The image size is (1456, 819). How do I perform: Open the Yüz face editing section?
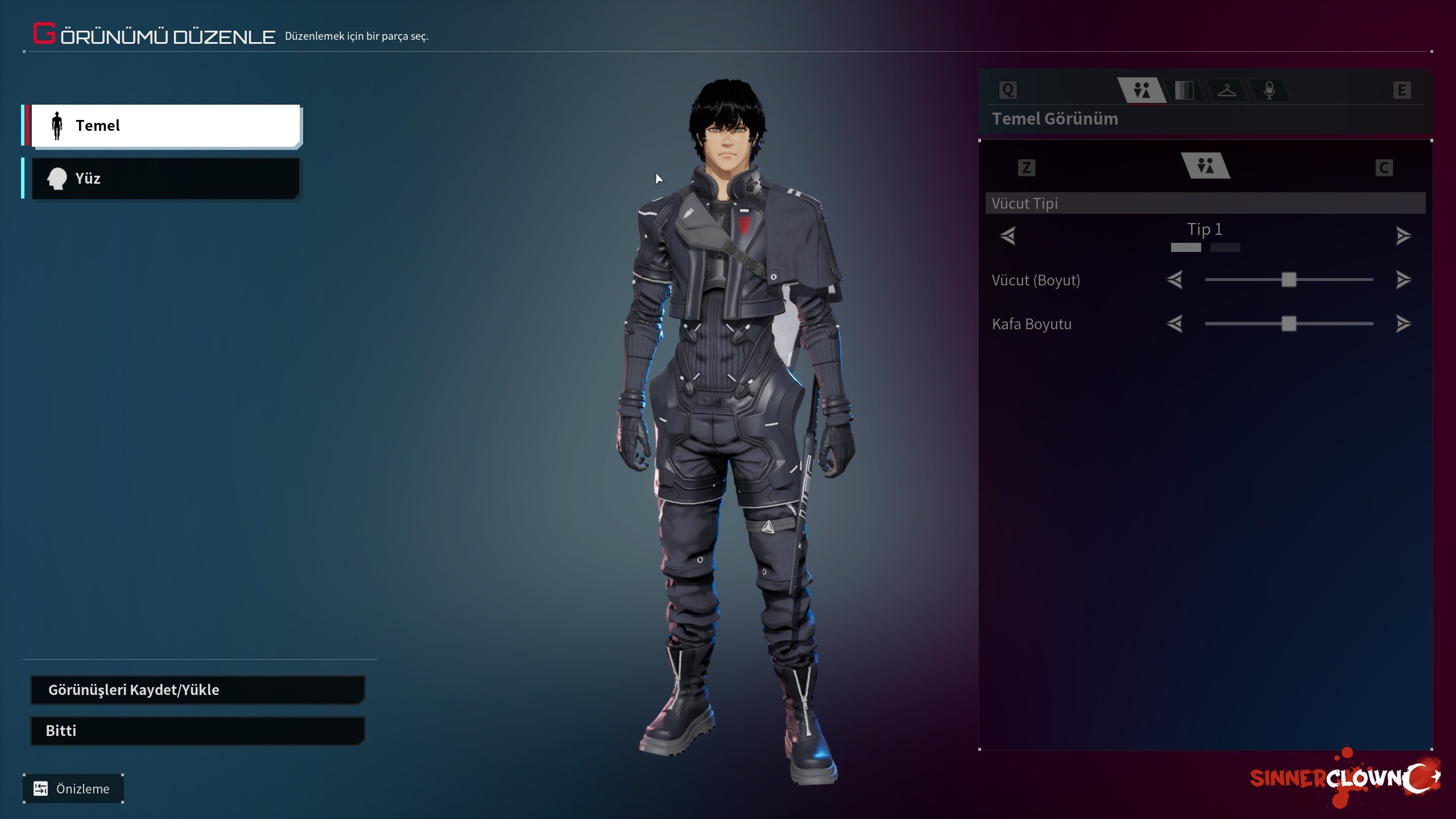[165, 179]
